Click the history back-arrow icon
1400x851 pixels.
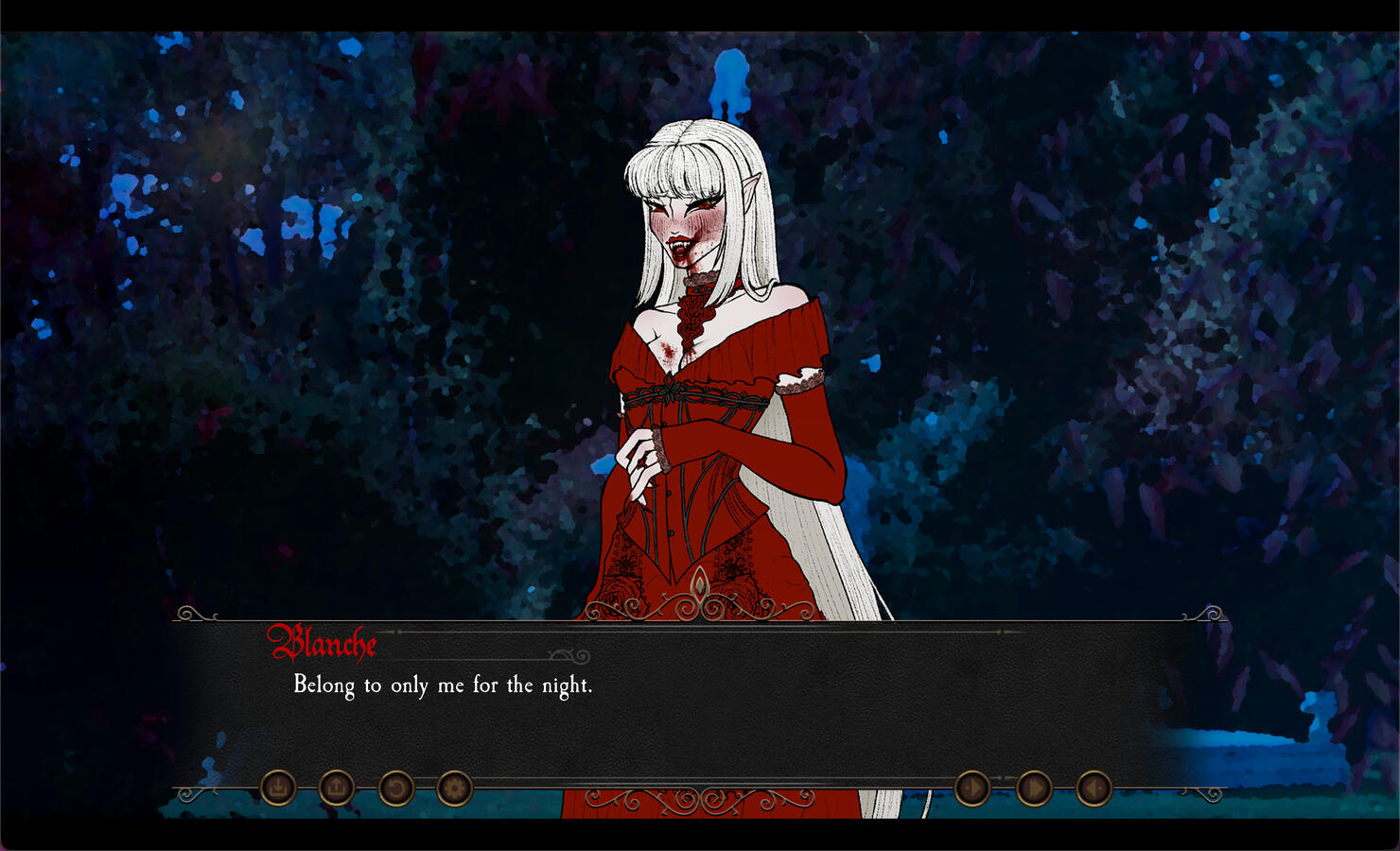click(x=1095, y=787)
